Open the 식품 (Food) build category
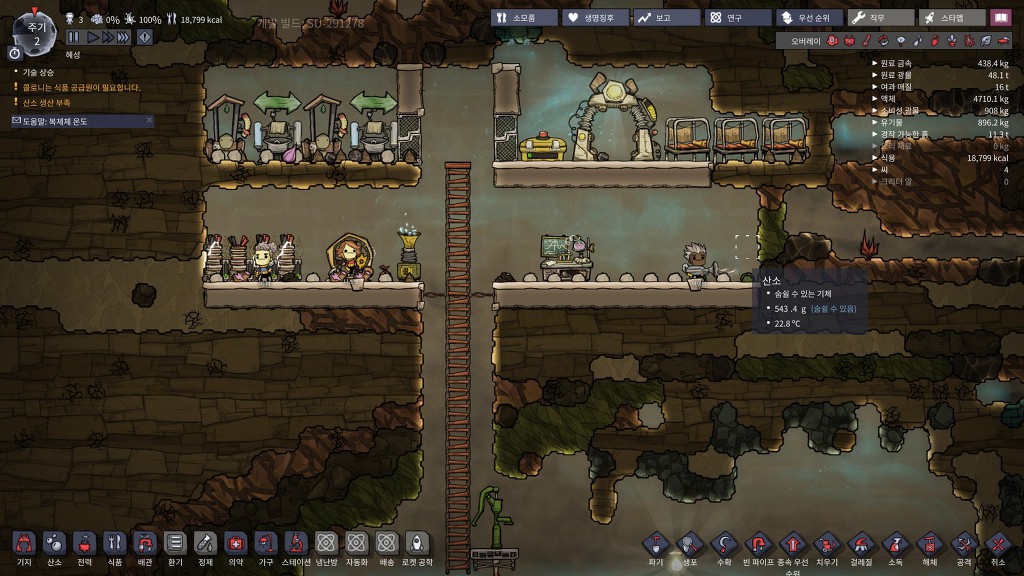This screenshot has width=1024, height=576. [114, 544]
